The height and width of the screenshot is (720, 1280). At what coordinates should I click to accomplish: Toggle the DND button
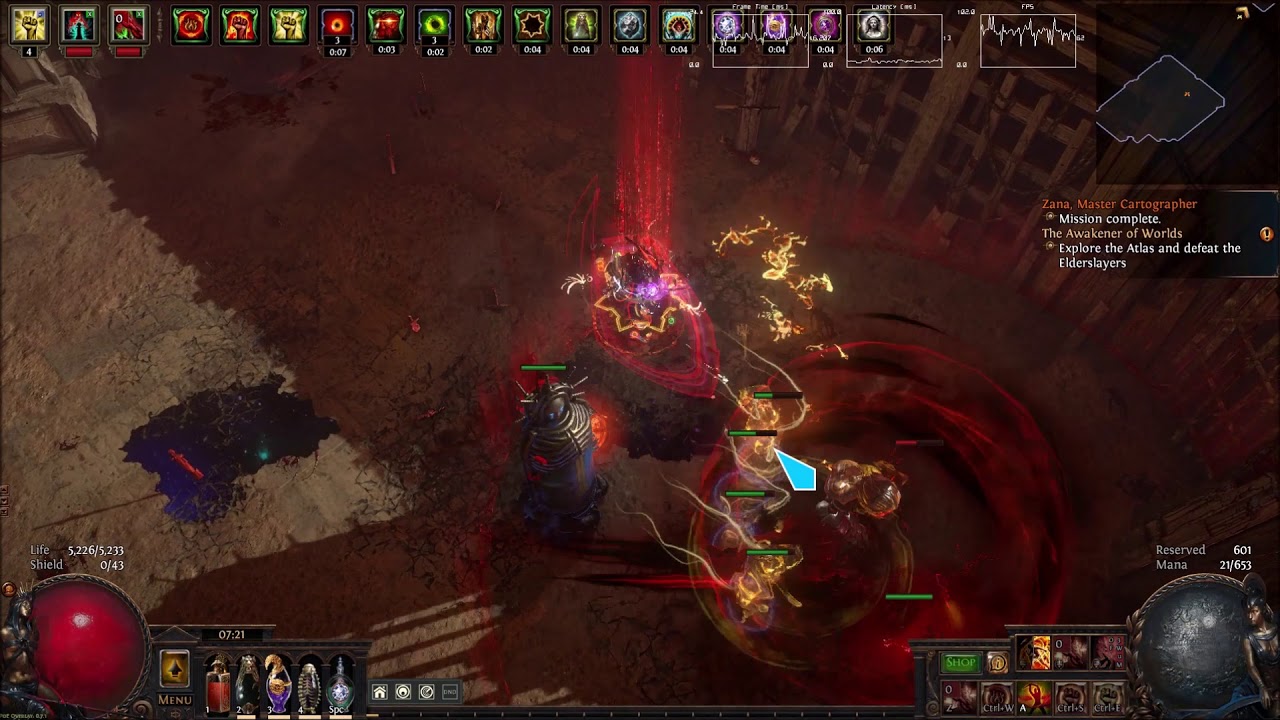pos(450,692)
